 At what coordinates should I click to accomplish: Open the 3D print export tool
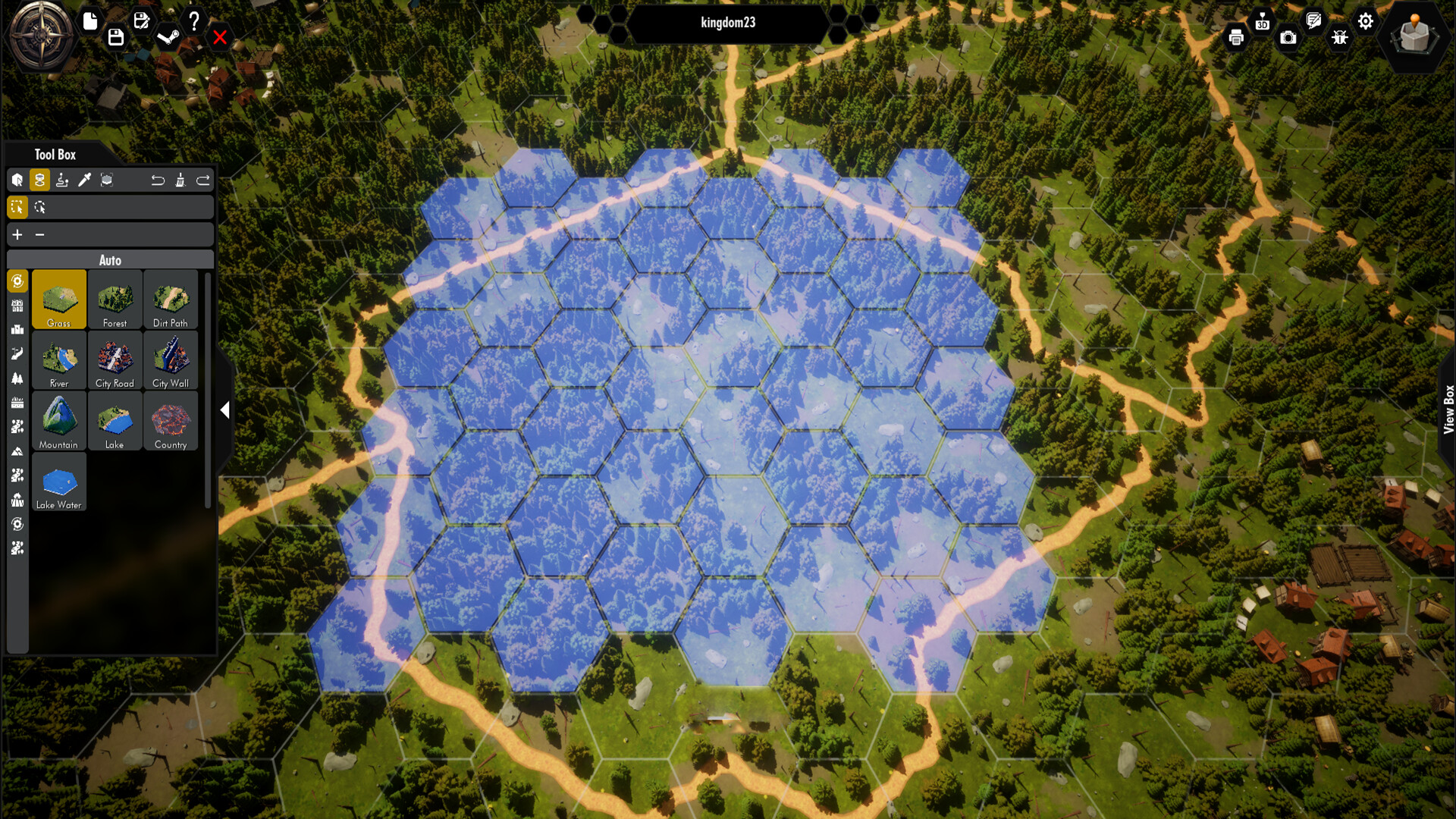tap(1261, 22)
